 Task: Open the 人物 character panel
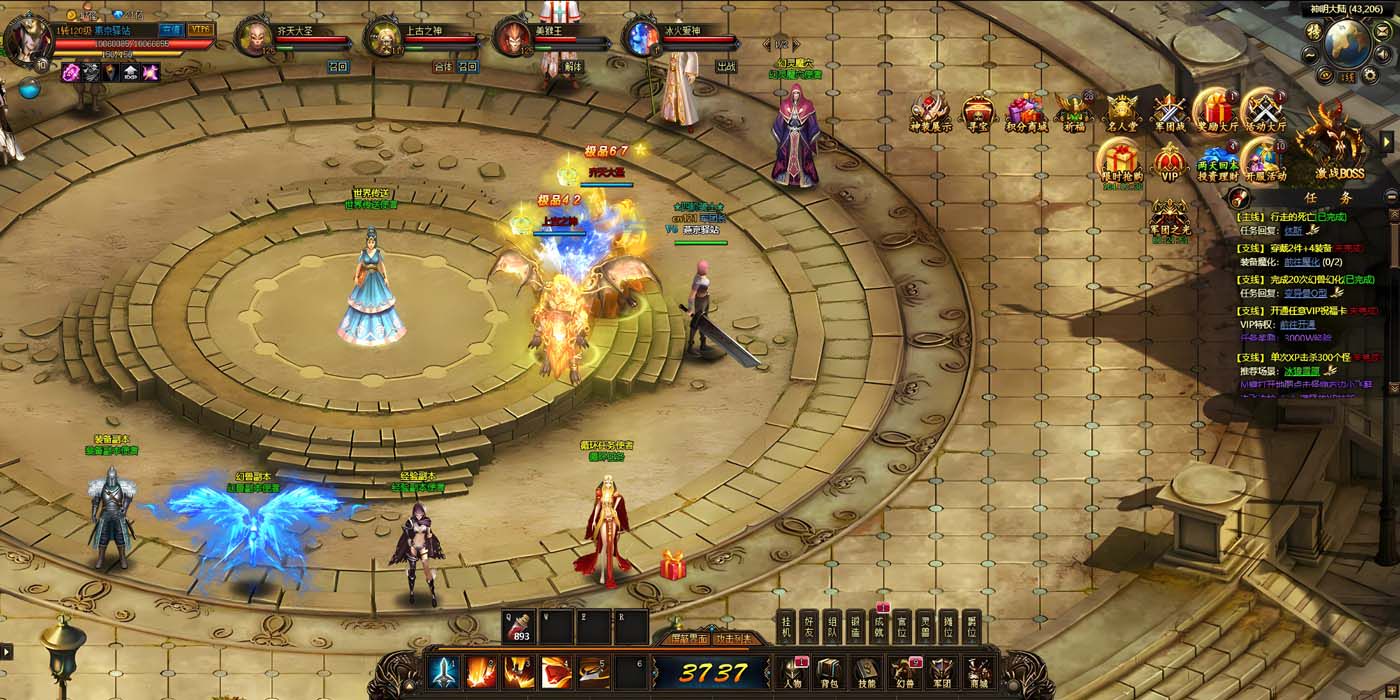[x=792, y=670]
